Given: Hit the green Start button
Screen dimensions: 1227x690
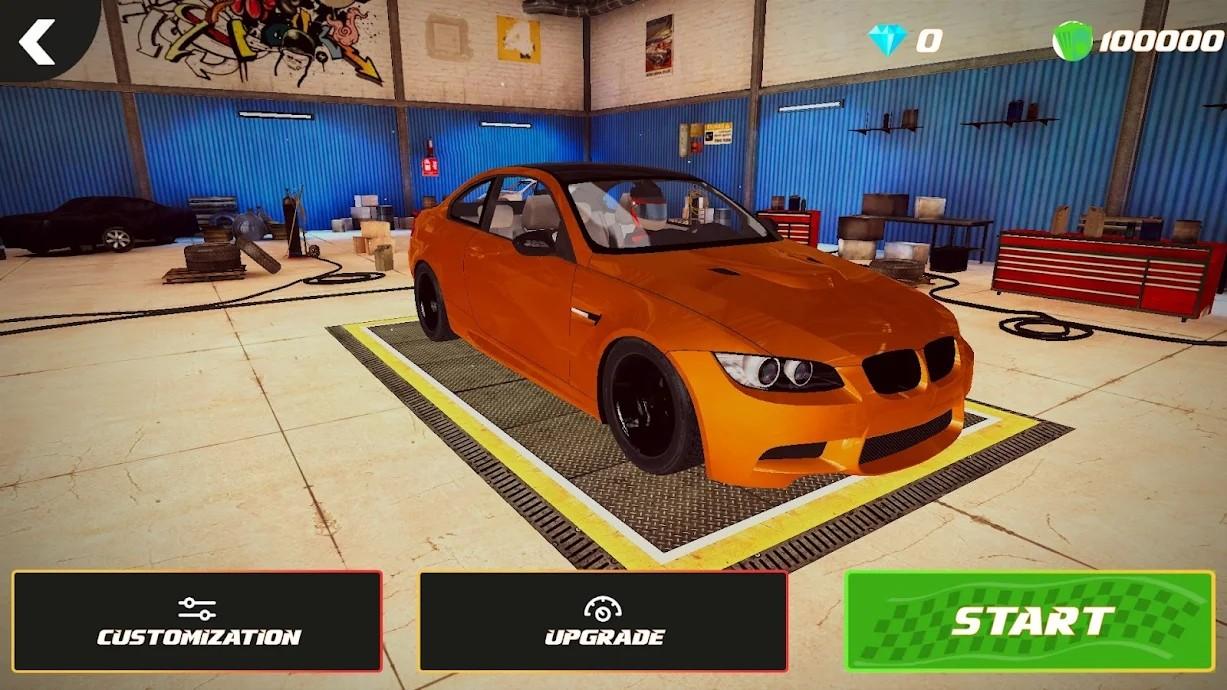Looking at the screenshot, I should pos(1029,621).
